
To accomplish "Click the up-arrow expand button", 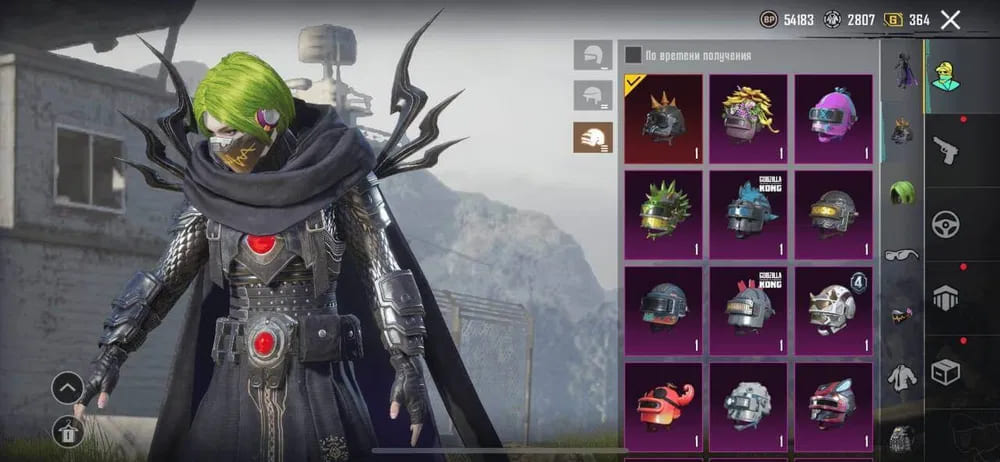I will point(68,386).
